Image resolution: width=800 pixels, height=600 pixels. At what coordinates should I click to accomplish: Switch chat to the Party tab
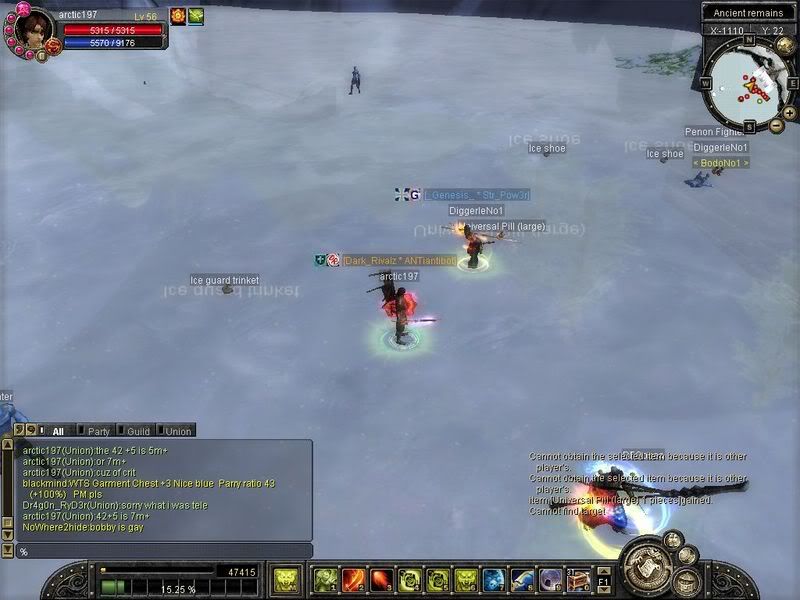coord(98,431)
